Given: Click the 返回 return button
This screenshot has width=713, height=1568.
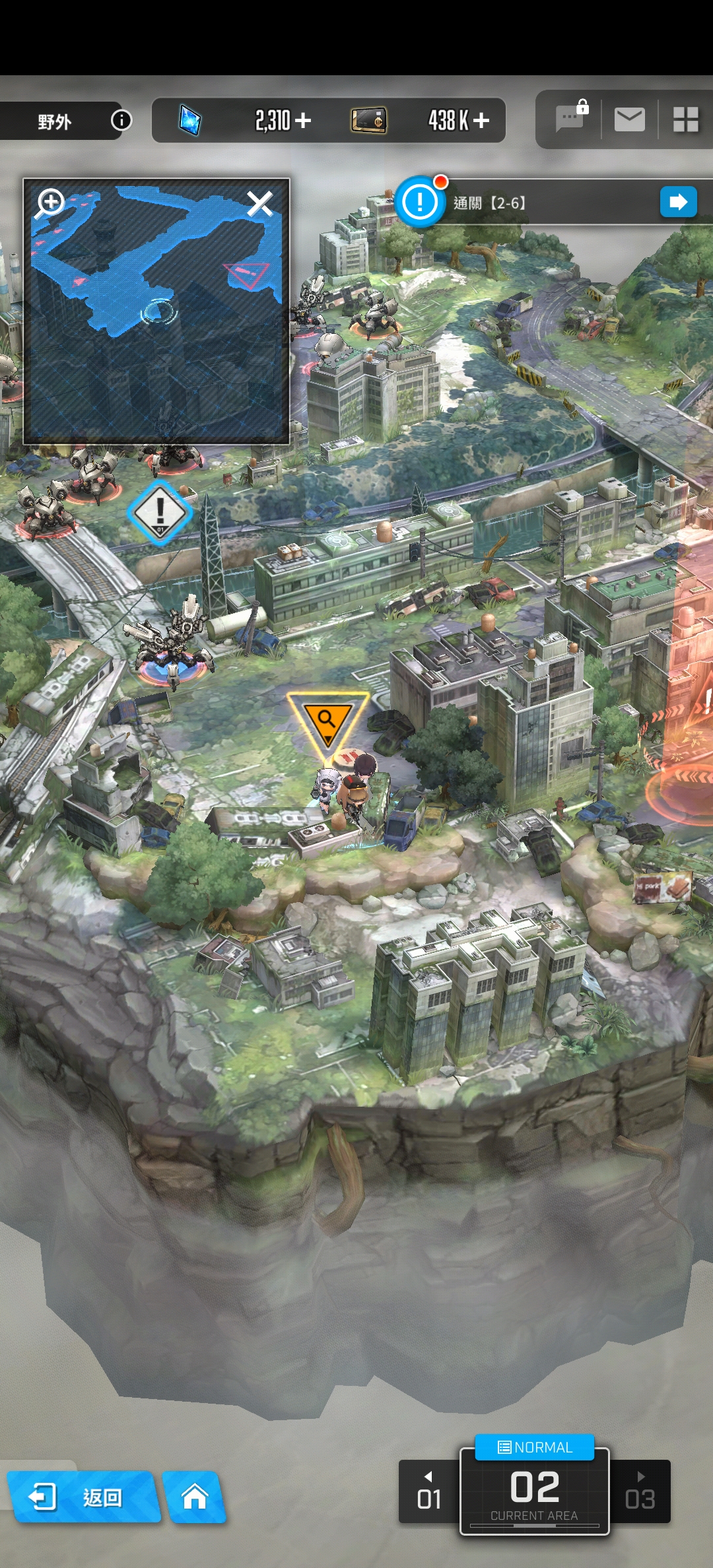Looking at the screenshot, I should (83, 1497).
